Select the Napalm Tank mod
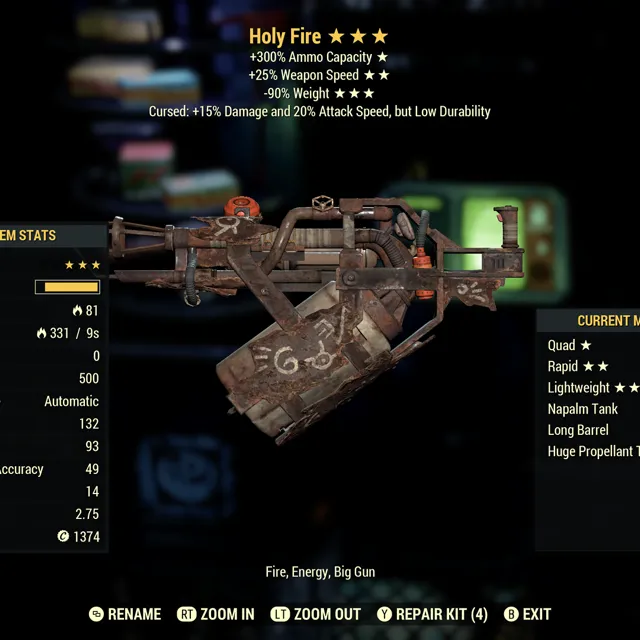This screenshot has width=640, height=640. point(583,408)
